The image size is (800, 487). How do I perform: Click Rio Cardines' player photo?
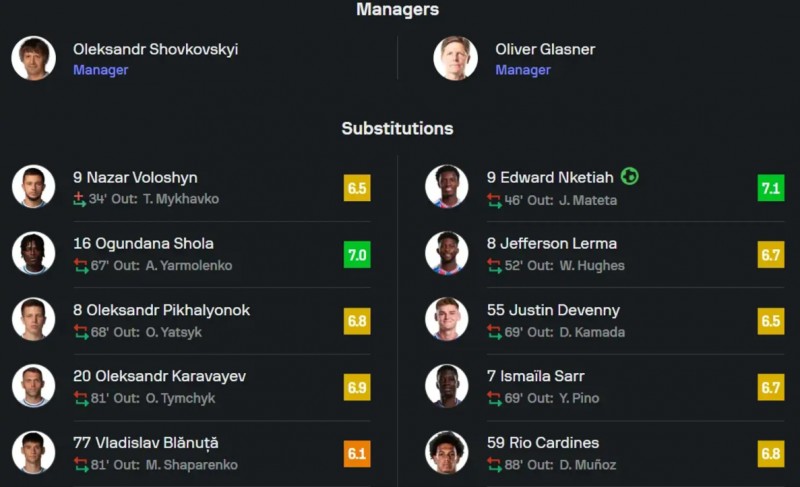point(446,452)
